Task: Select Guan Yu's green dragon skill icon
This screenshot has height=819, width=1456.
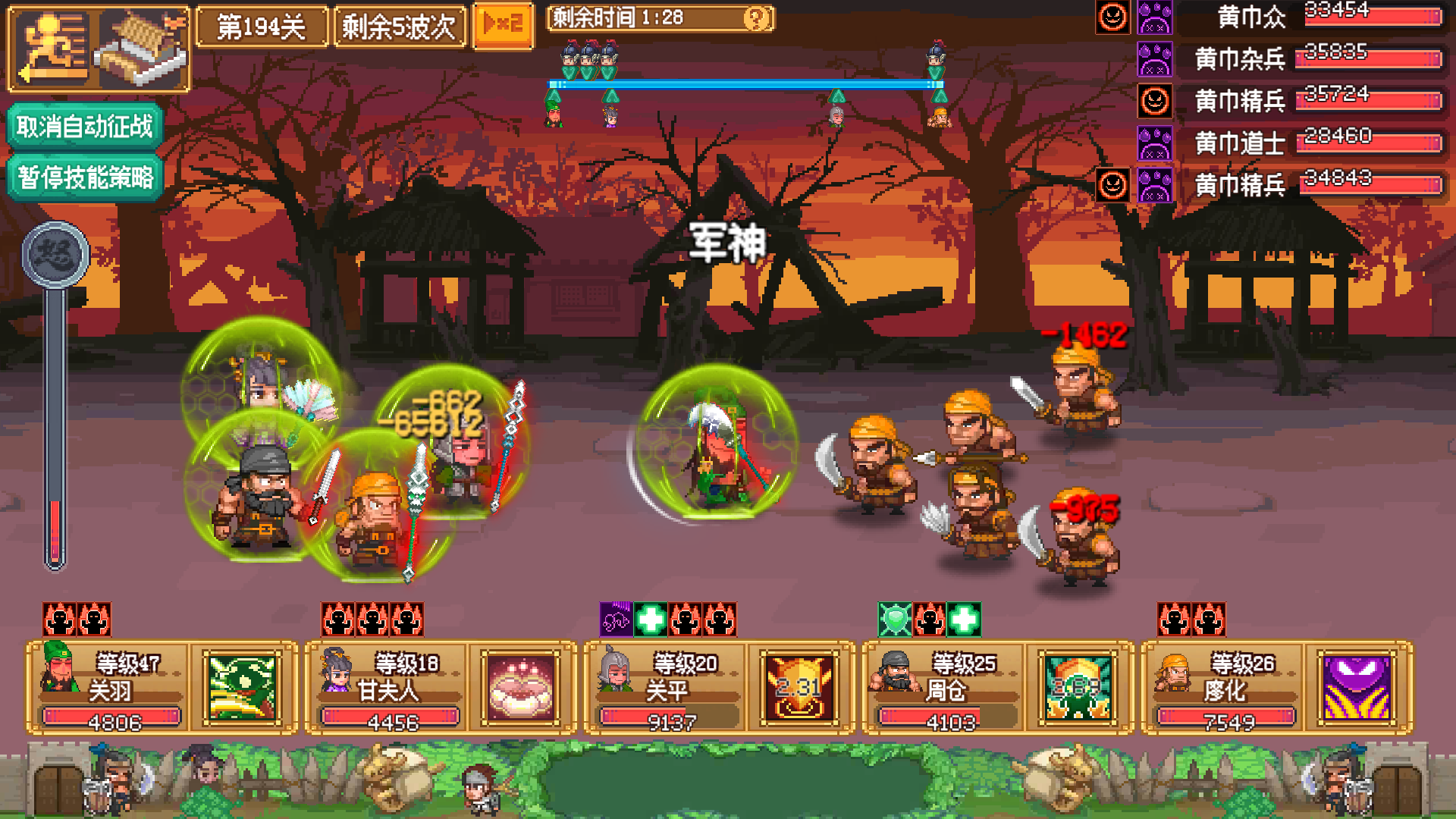Action: tap(244, 689)
